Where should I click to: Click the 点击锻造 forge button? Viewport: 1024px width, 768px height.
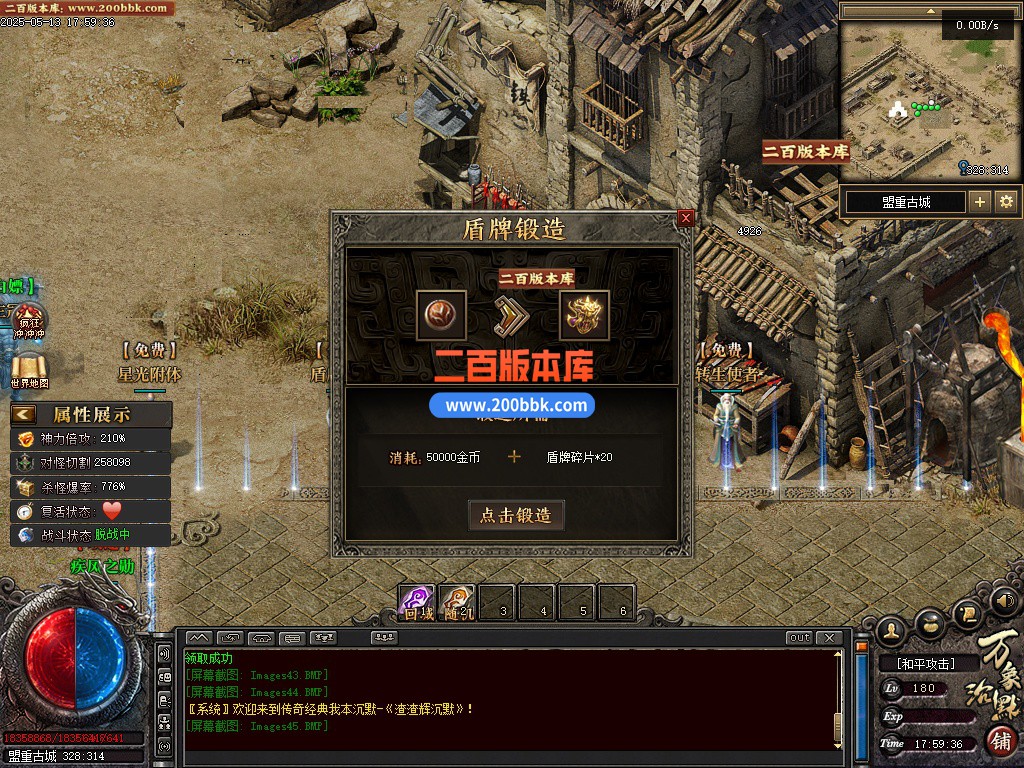516,515
